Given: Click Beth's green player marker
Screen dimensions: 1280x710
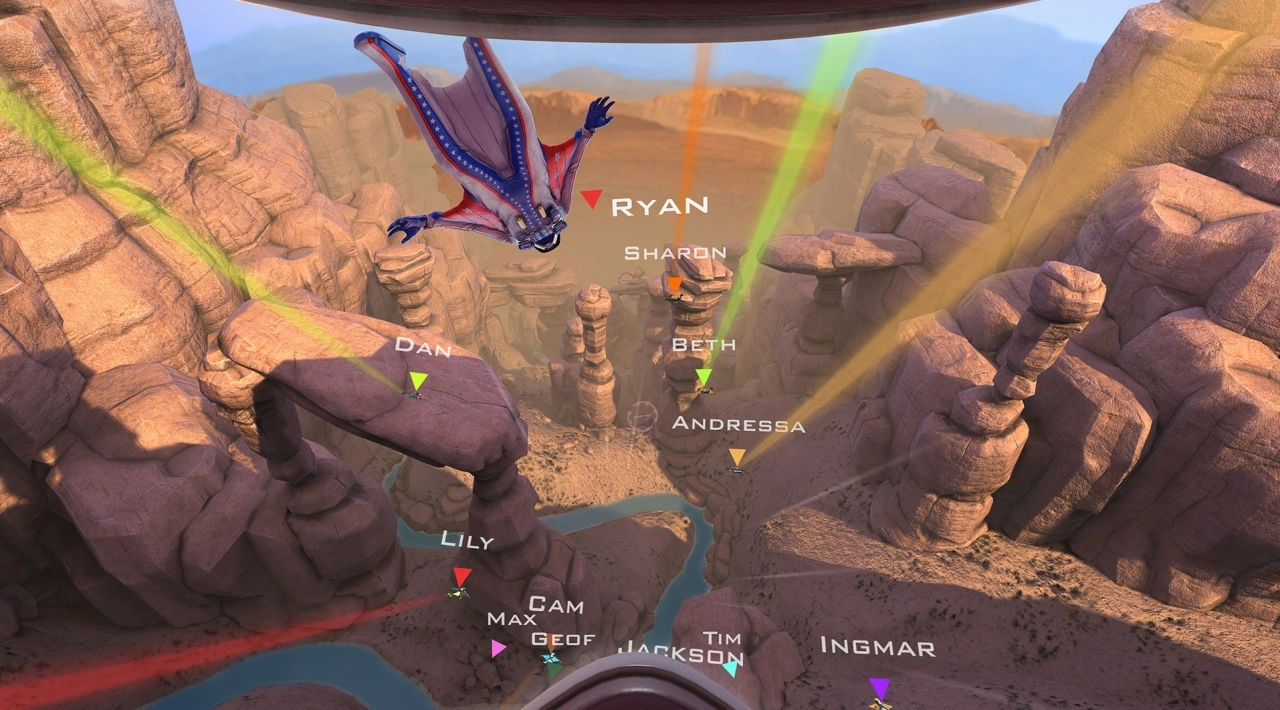Looking at the screenshot, I should coord(704,377).
